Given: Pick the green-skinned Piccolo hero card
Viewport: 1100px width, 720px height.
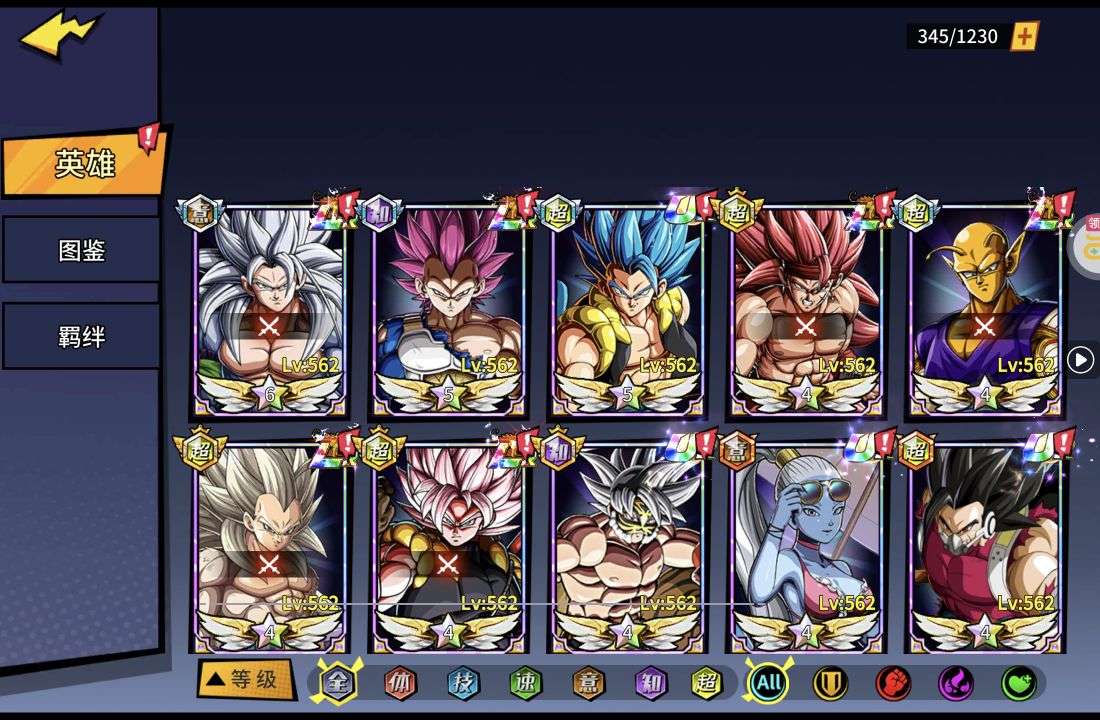Looking at the screenshot, I should point(985,310).
